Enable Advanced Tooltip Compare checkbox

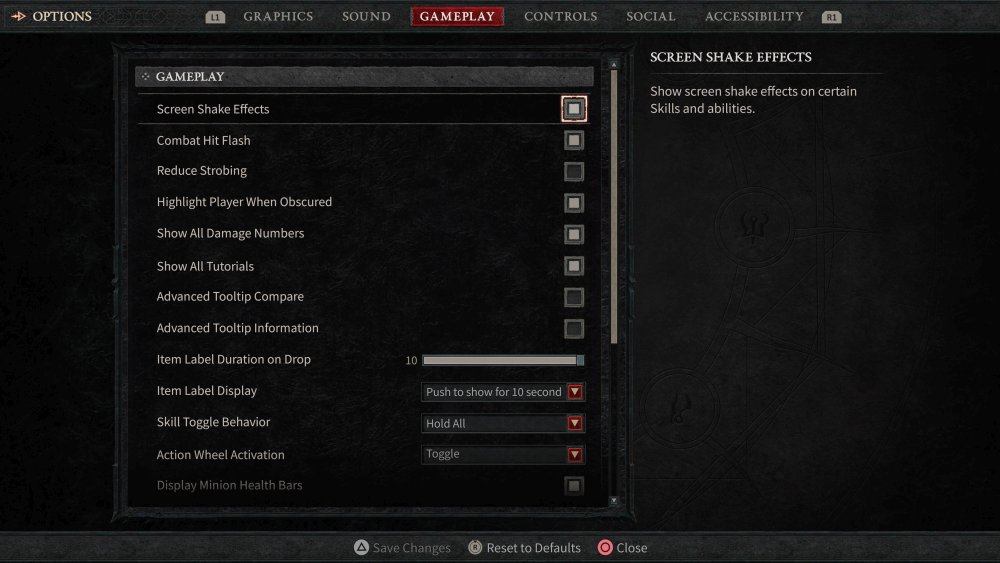574,297
